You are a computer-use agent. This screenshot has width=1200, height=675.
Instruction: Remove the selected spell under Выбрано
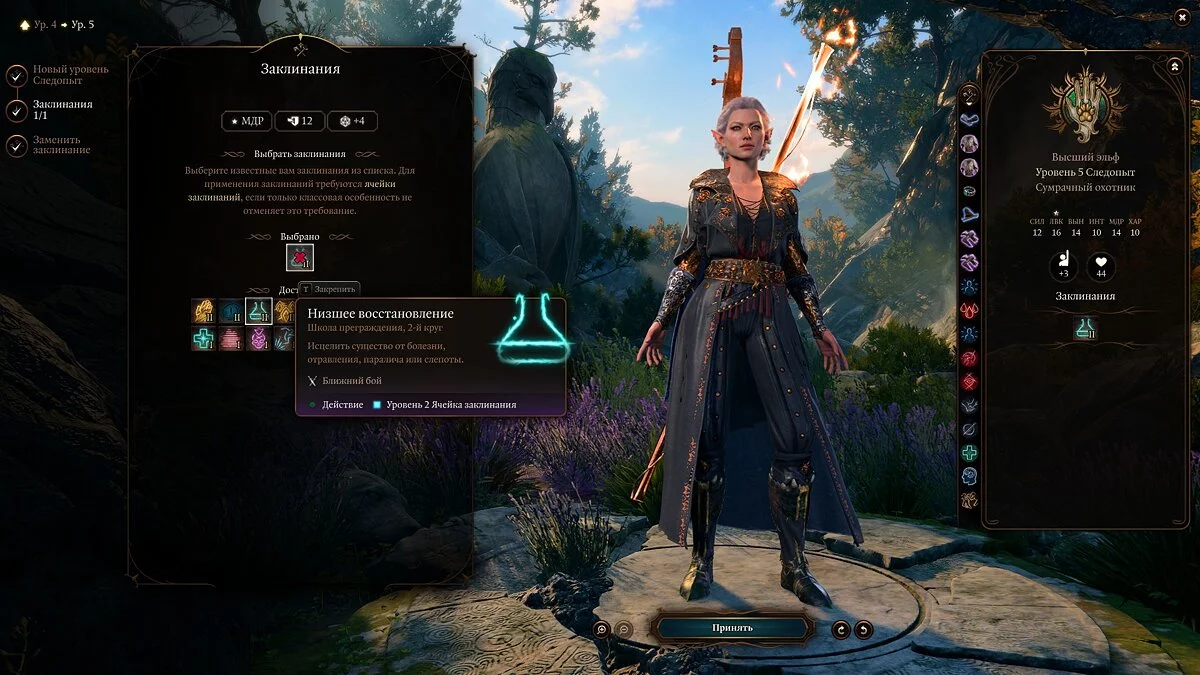[300, 258]
